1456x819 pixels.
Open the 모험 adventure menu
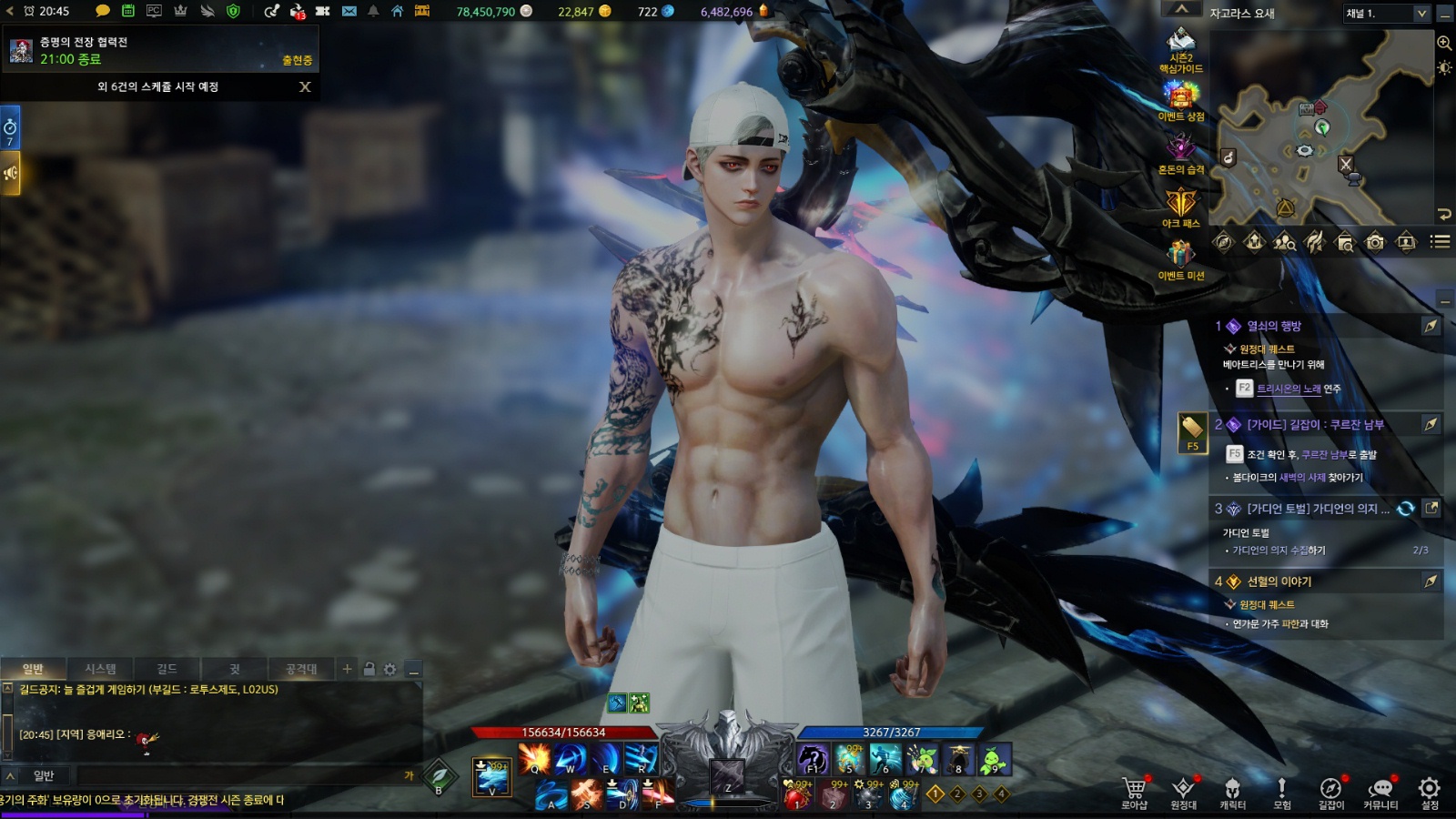point(1281,790)
